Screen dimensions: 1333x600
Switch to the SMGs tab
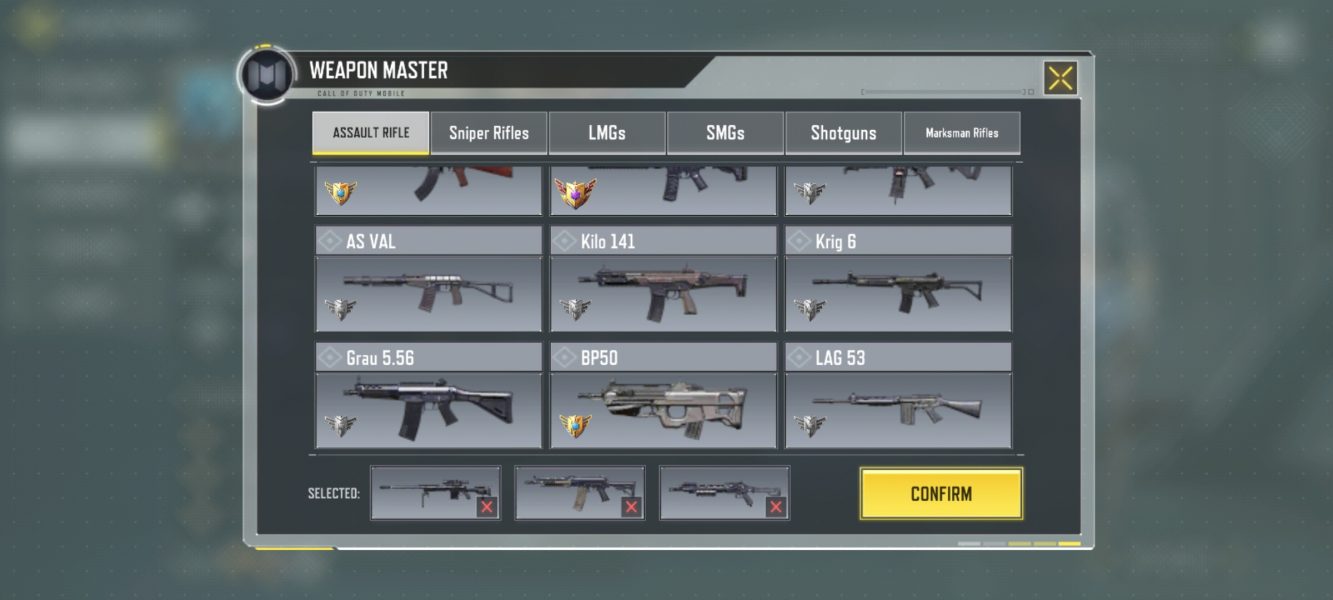tap(725, 133)
